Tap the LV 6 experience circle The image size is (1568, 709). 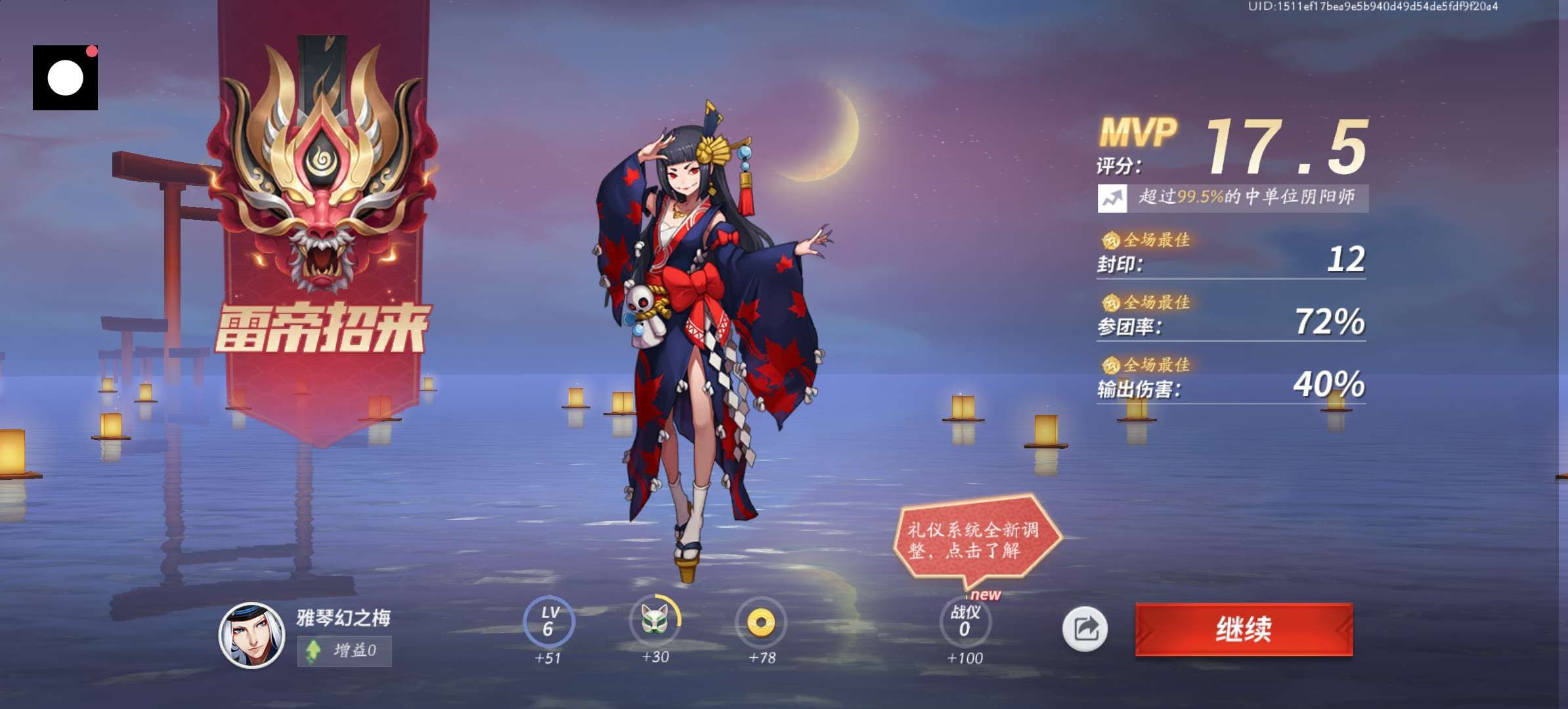click(549, 621)
